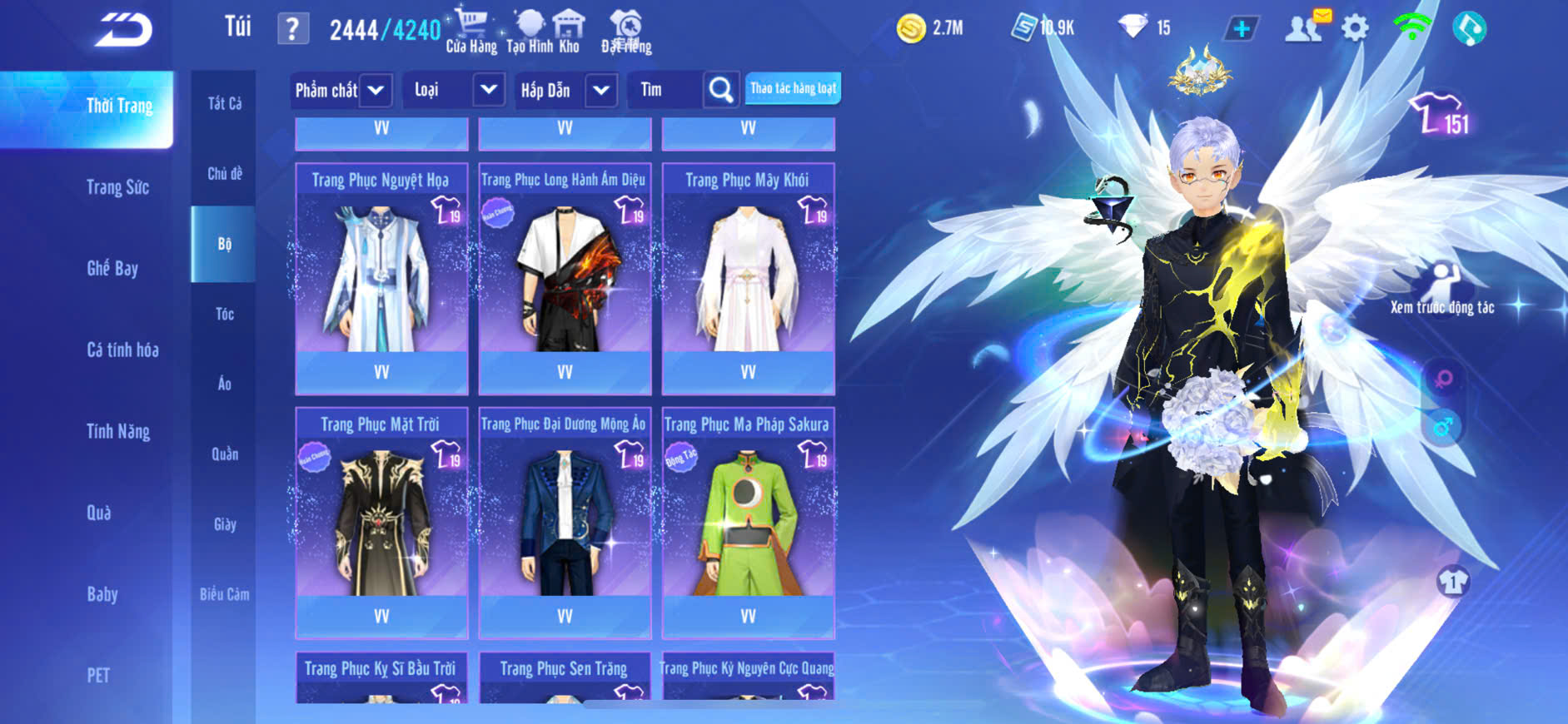Select the Tóc category
1568x724 pixels.
[x=225, y=314]
